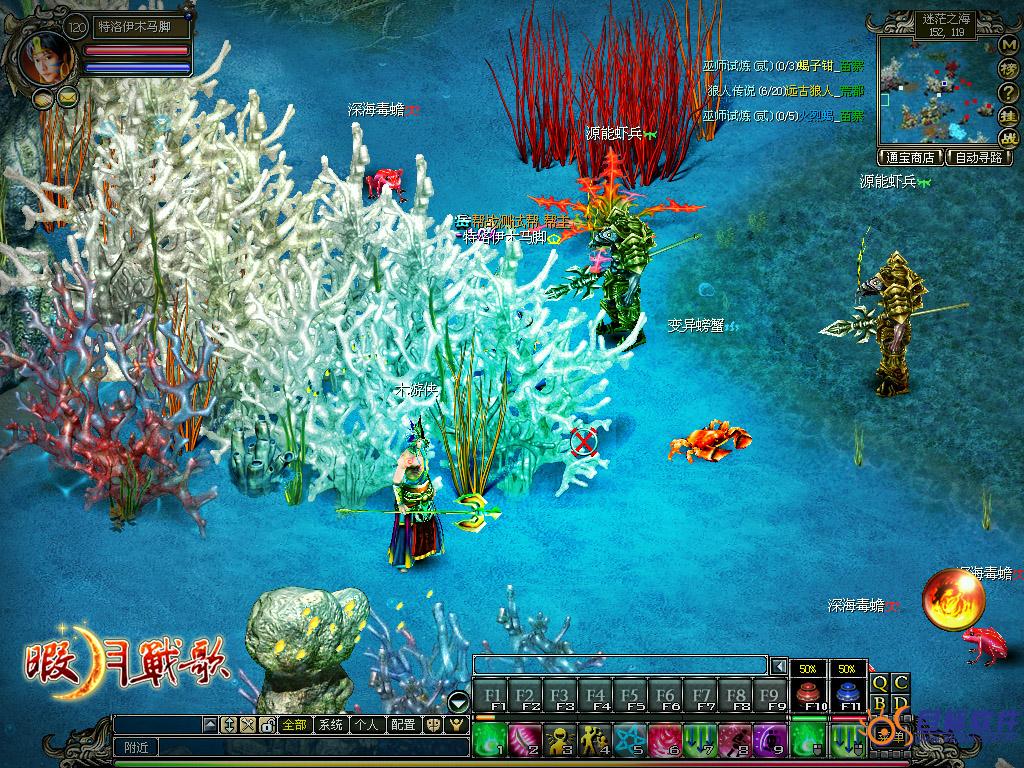Open the chat 配置 settings tab
Image resolution: width=1024 pixels, height=768 pixels.
point(403,725)
